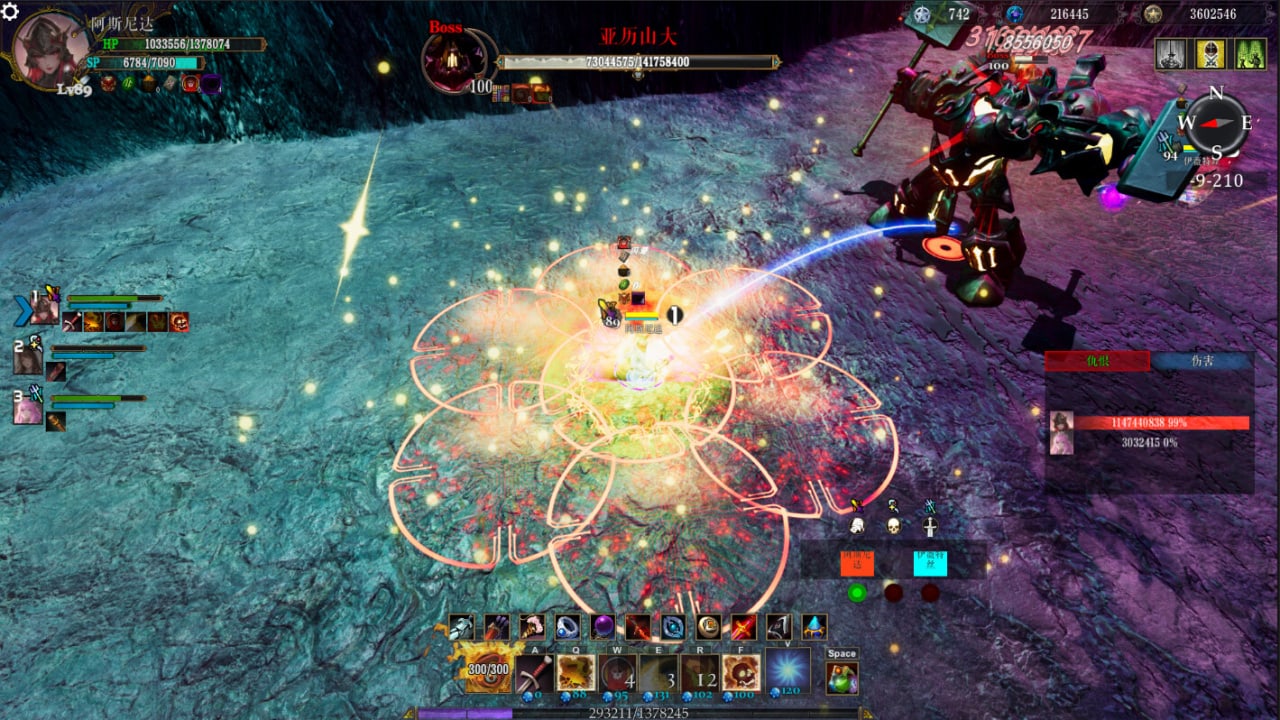1280x720 pixels.
Task: Use the golden burst skill on Q
Action: (576, 672)
